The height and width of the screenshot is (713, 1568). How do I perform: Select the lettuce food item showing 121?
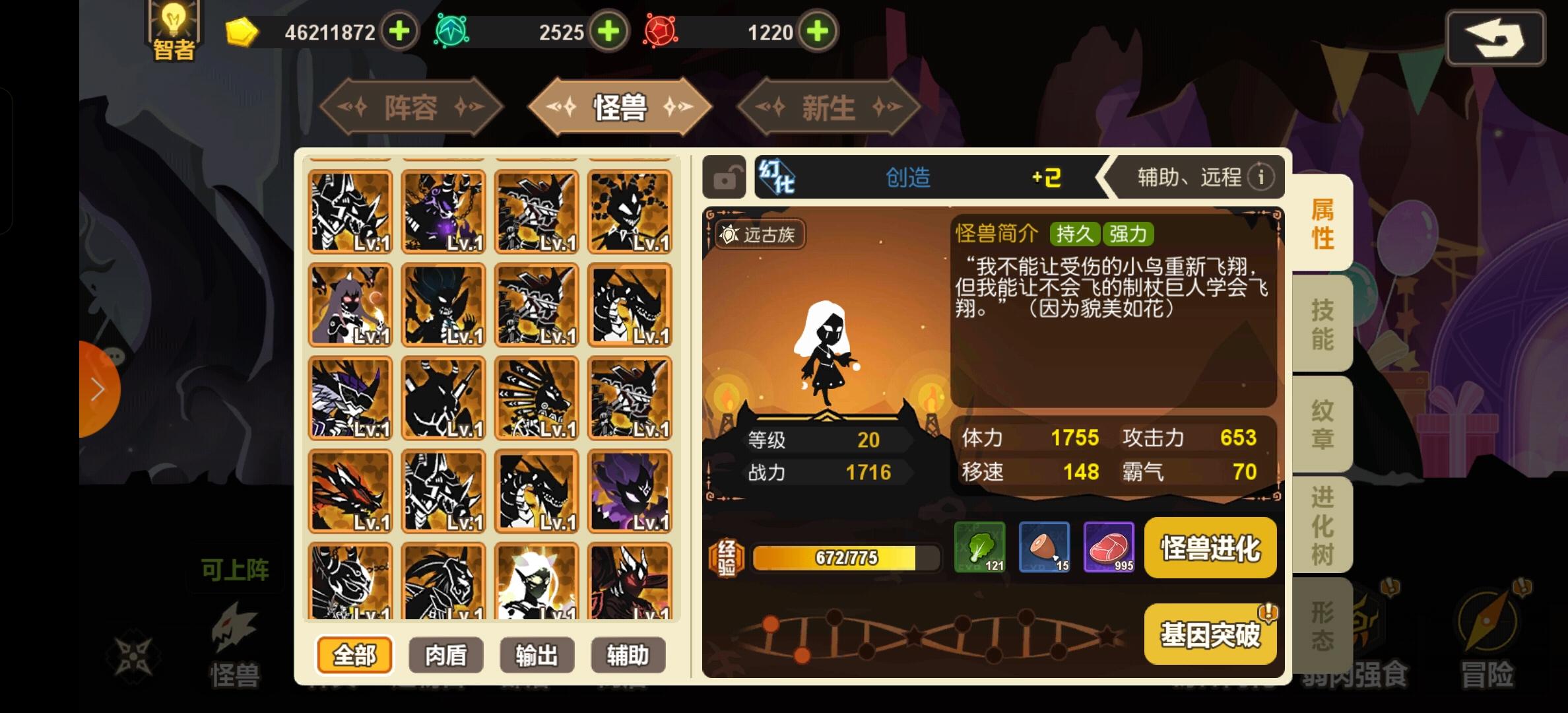click(979, 547)
